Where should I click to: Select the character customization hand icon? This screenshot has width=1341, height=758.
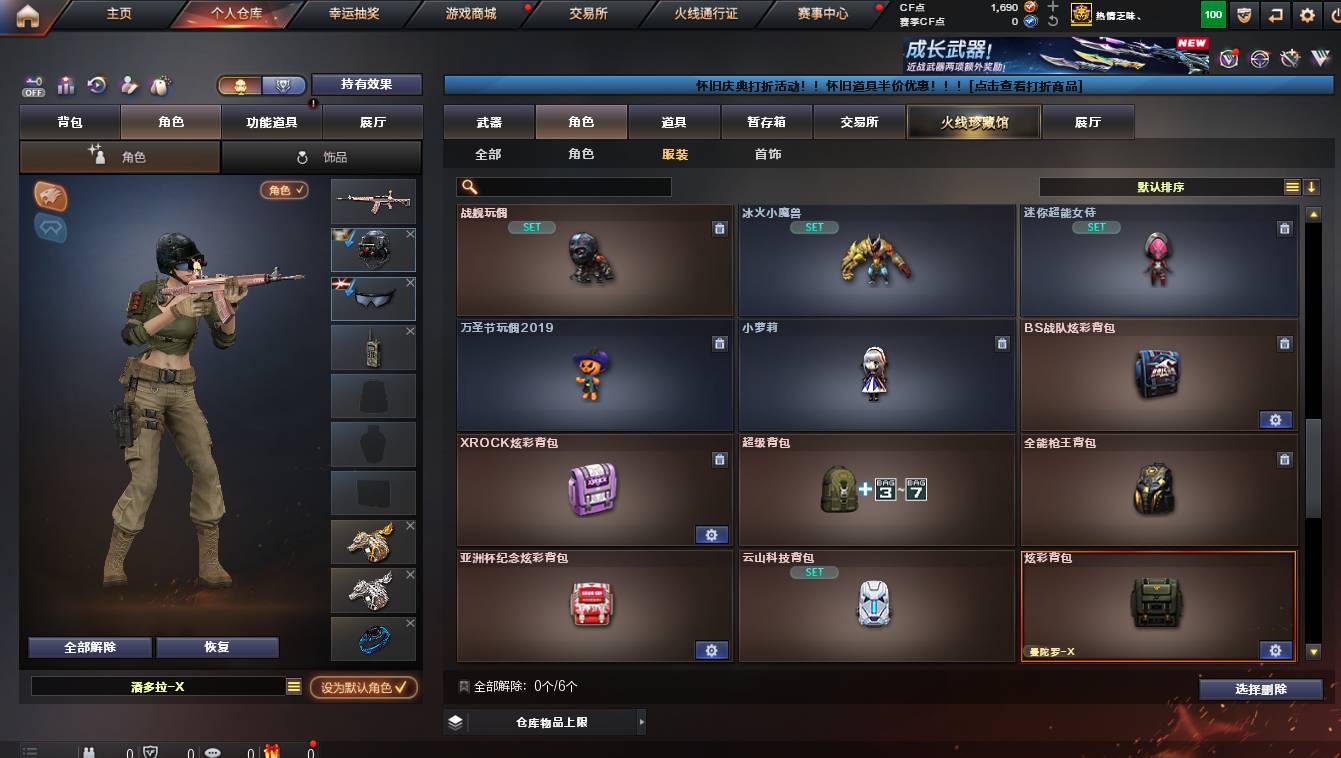pos(126,83)
